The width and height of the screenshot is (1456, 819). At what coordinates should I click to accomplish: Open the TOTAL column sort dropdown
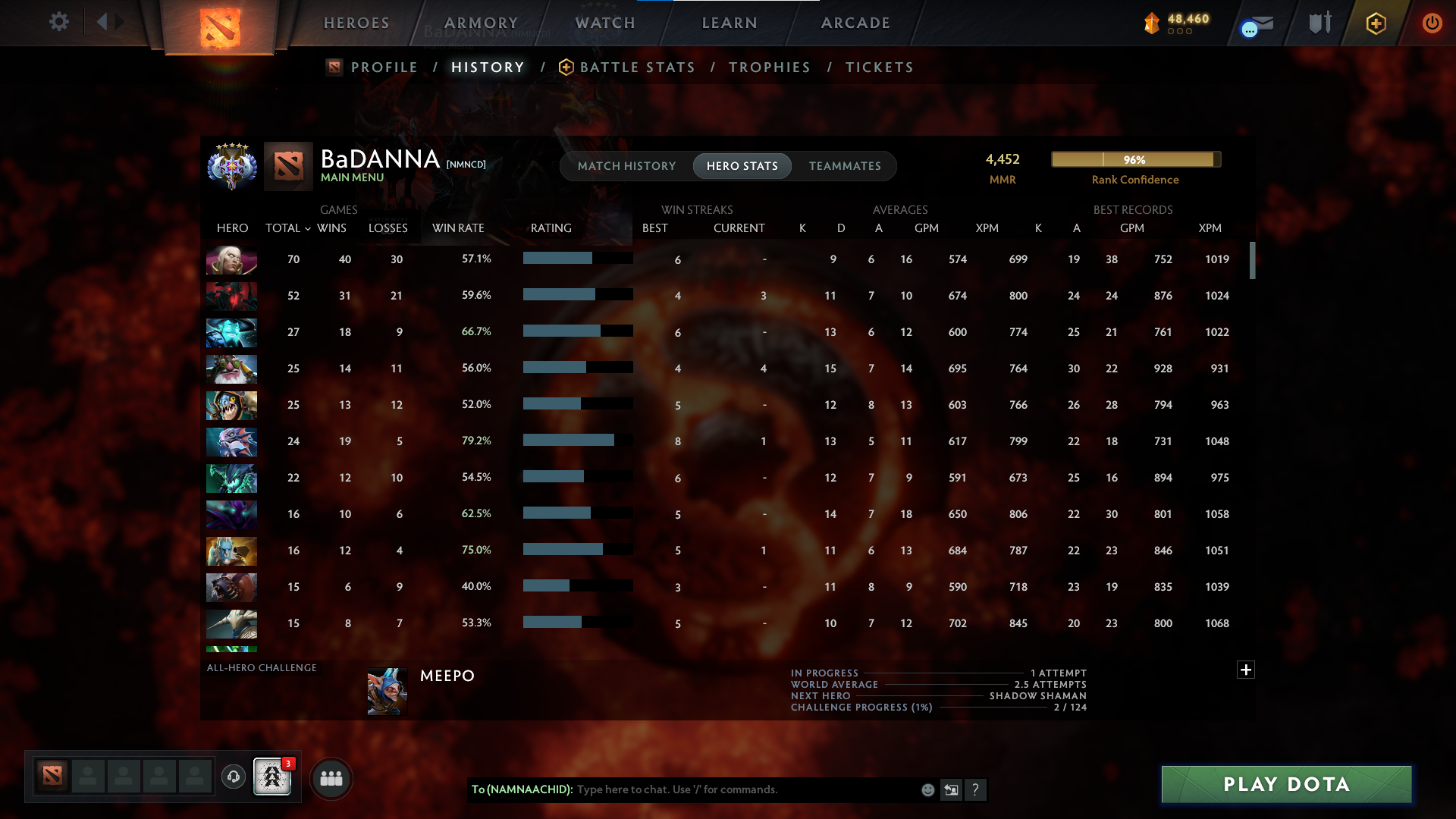tap(287, 227)
